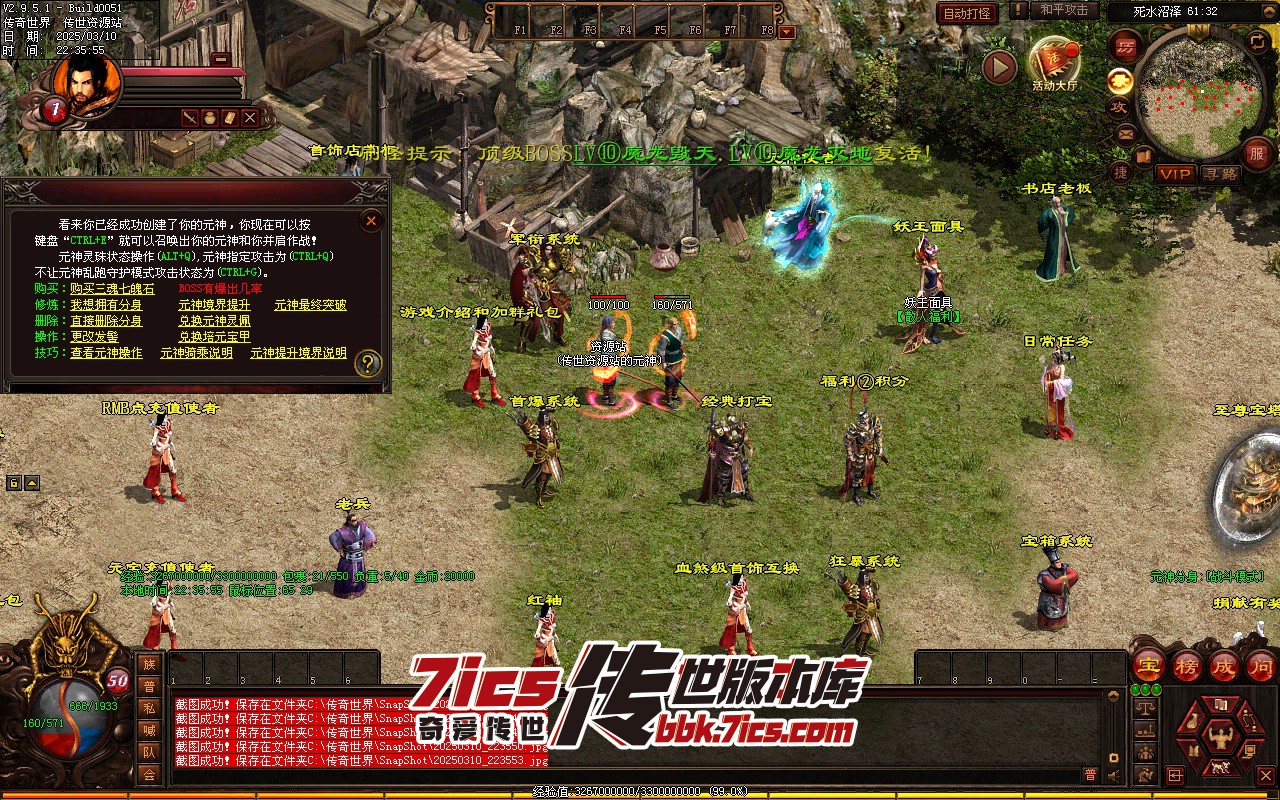Open the 元神境界提升 option
Screen dimensions: 1280x800
point(214,304)
